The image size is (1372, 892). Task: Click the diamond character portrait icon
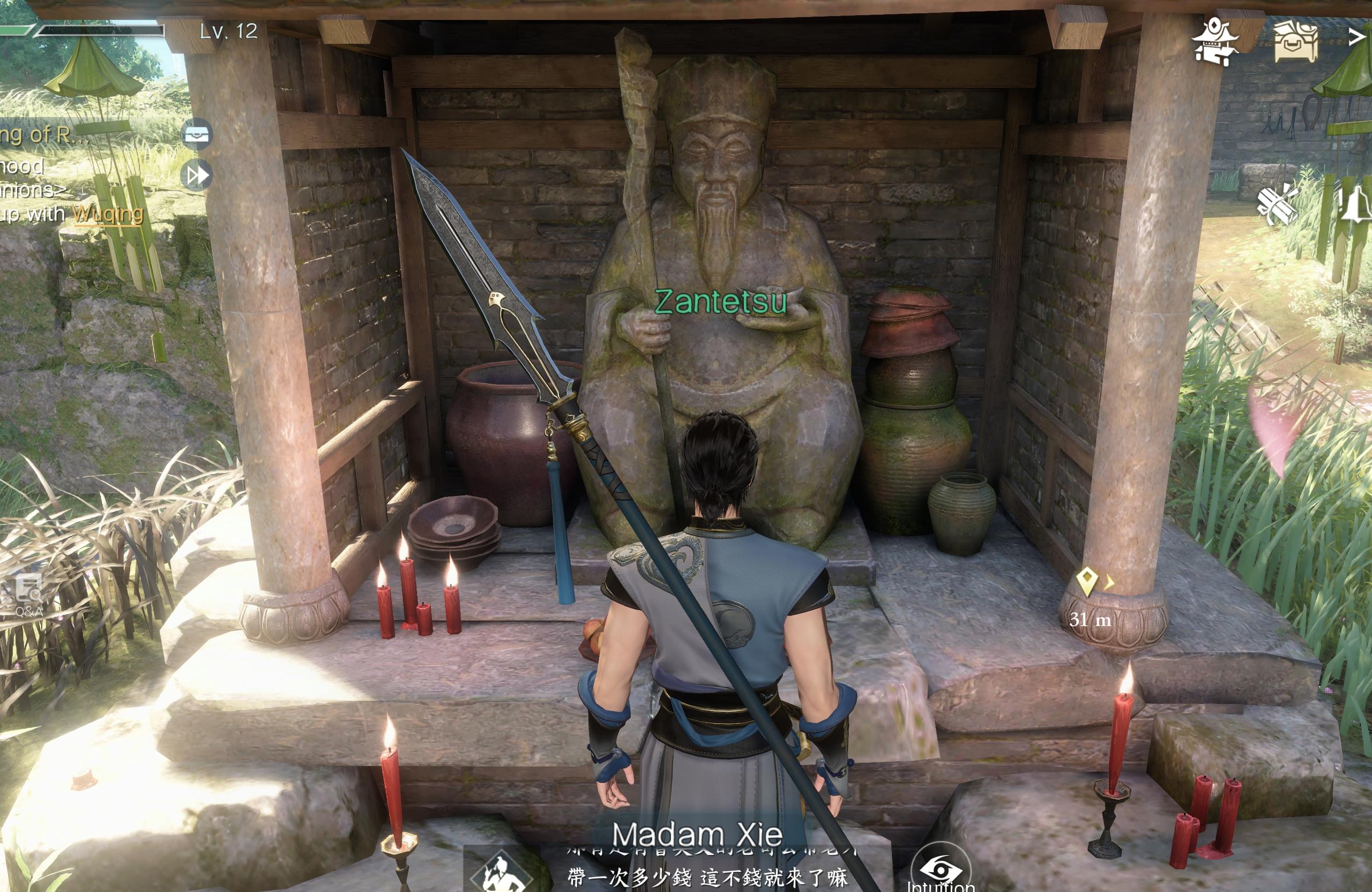[501, 872]
